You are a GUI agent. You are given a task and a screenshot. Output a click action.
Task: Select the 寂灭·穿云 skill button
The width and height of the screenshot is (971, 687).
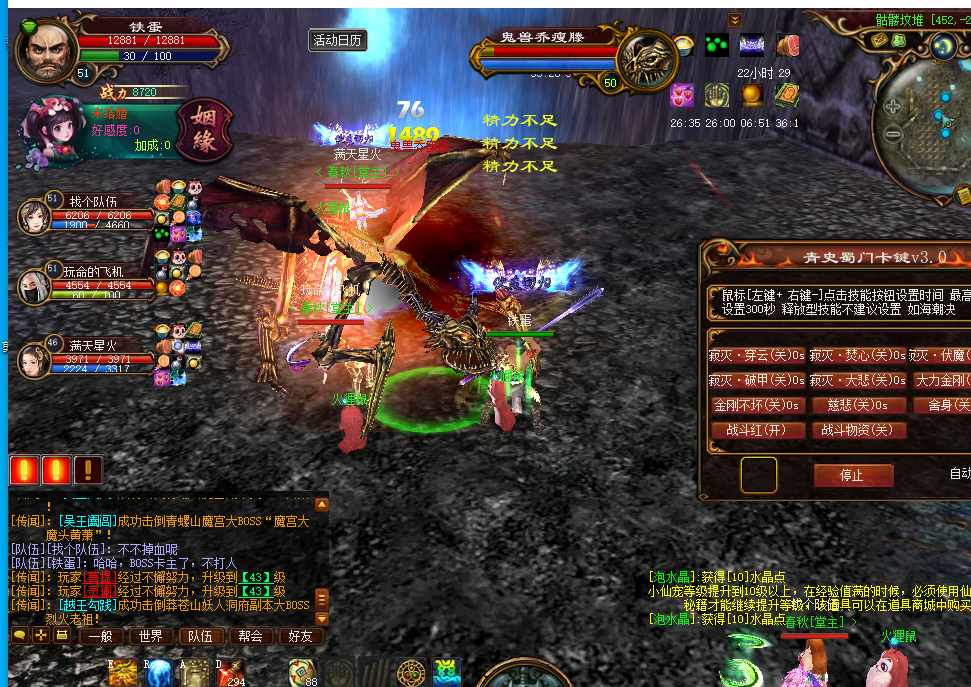point(756,355)
